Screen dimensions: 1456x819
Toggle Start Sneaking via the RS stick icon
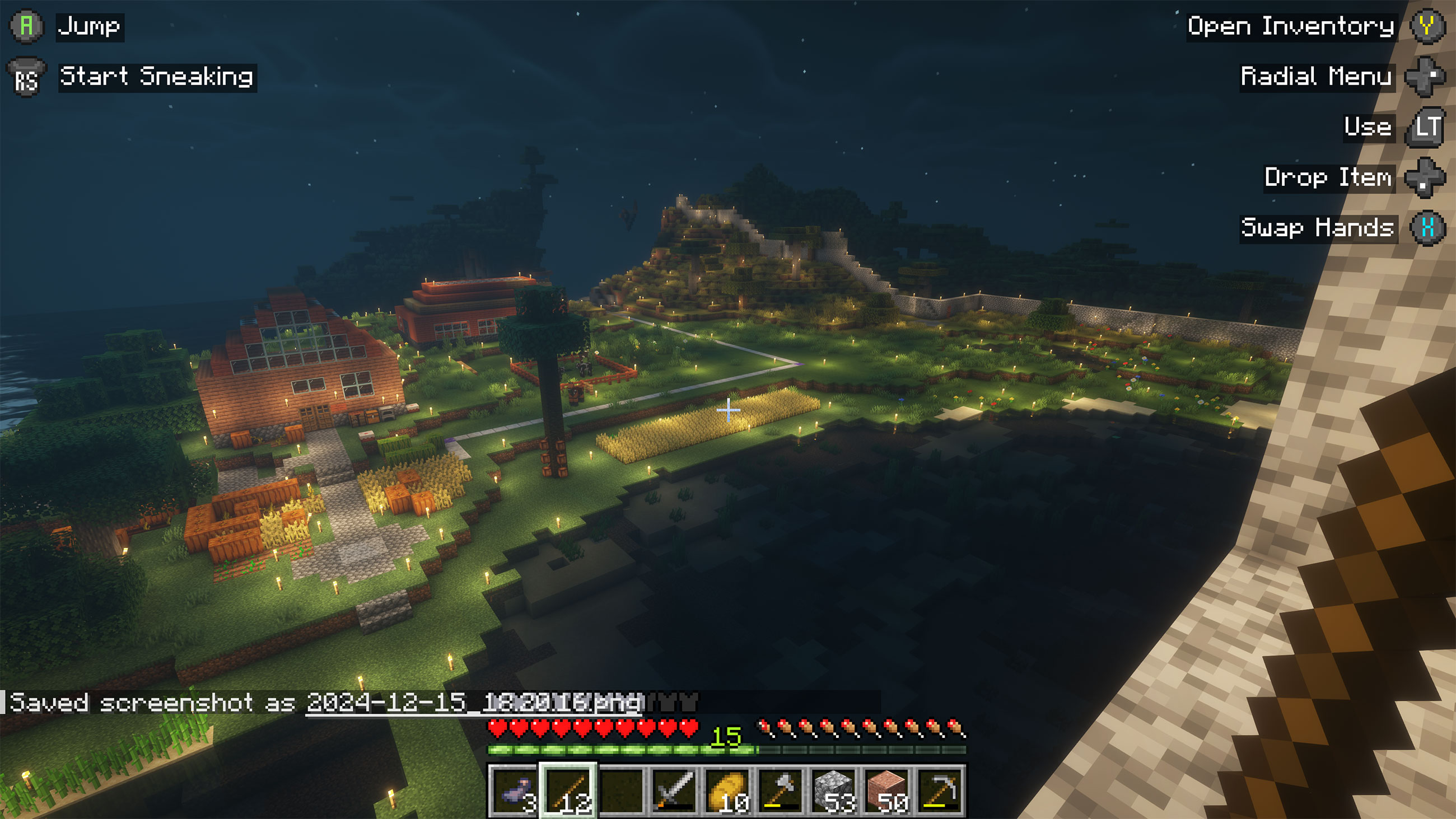[x=25, y=77]
